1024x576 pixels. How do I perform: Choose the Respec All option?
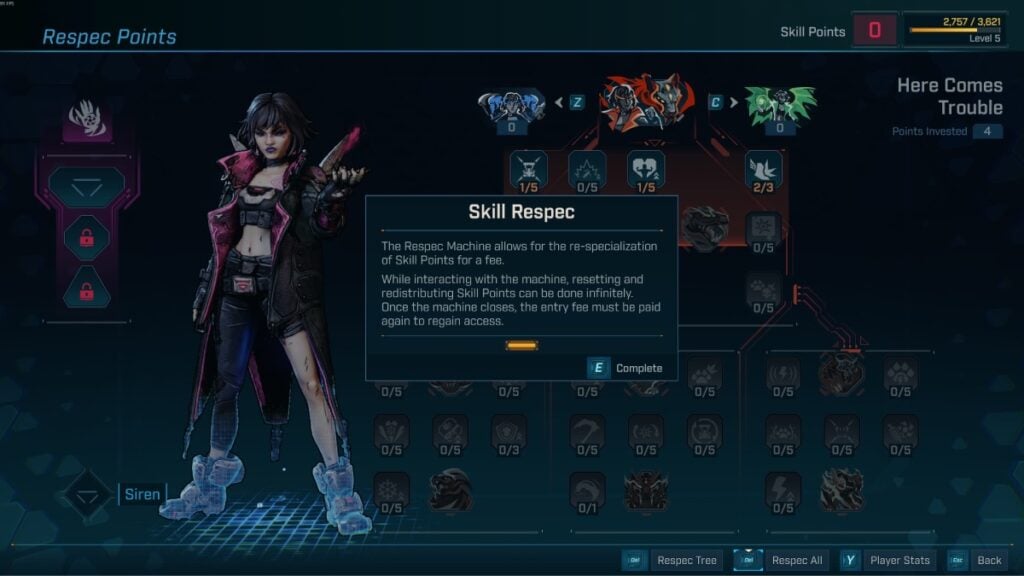click(x=784, y=560)
